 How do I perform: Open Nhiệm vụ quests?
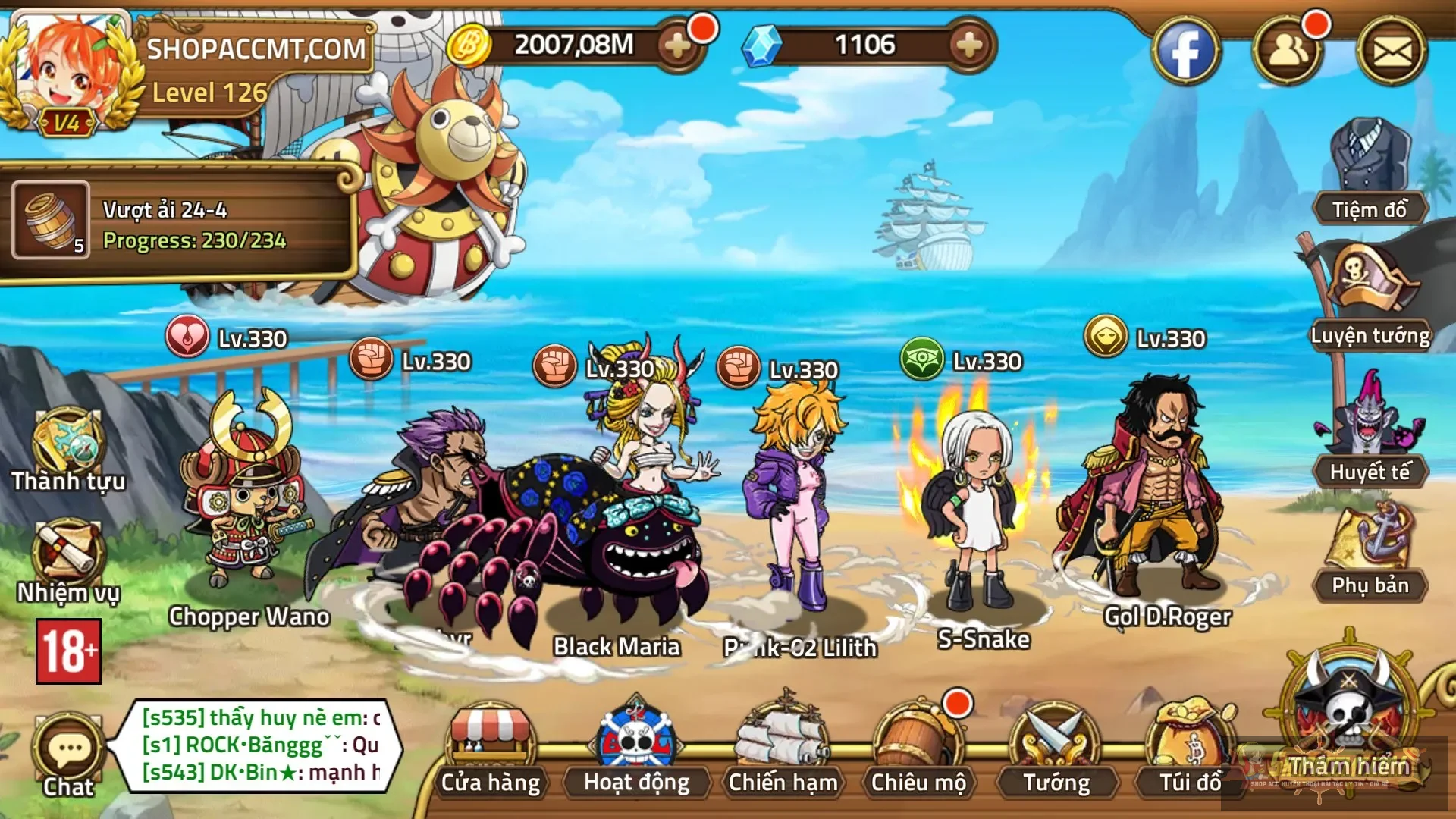pyautogui.click(x=68, y=561)
